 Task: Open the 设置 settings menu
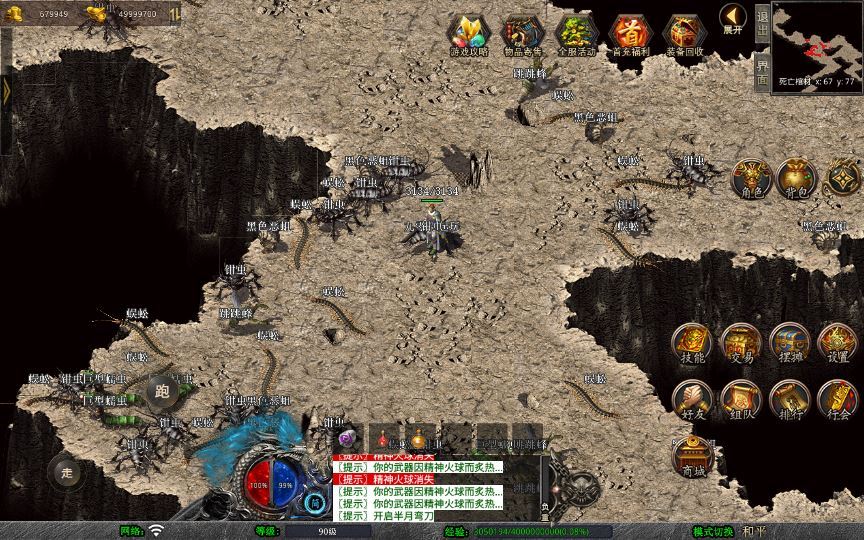click(x=837, y=343)
